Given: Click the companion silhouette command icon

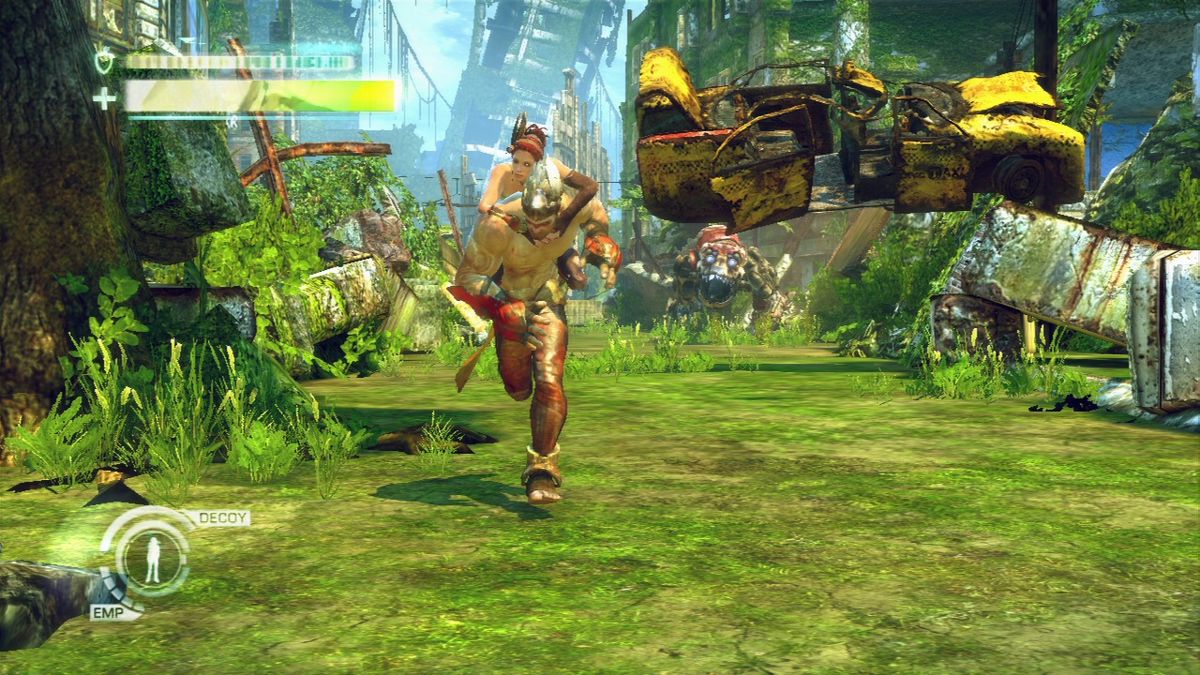Looking at the screenshot, I should coord(153,557).
